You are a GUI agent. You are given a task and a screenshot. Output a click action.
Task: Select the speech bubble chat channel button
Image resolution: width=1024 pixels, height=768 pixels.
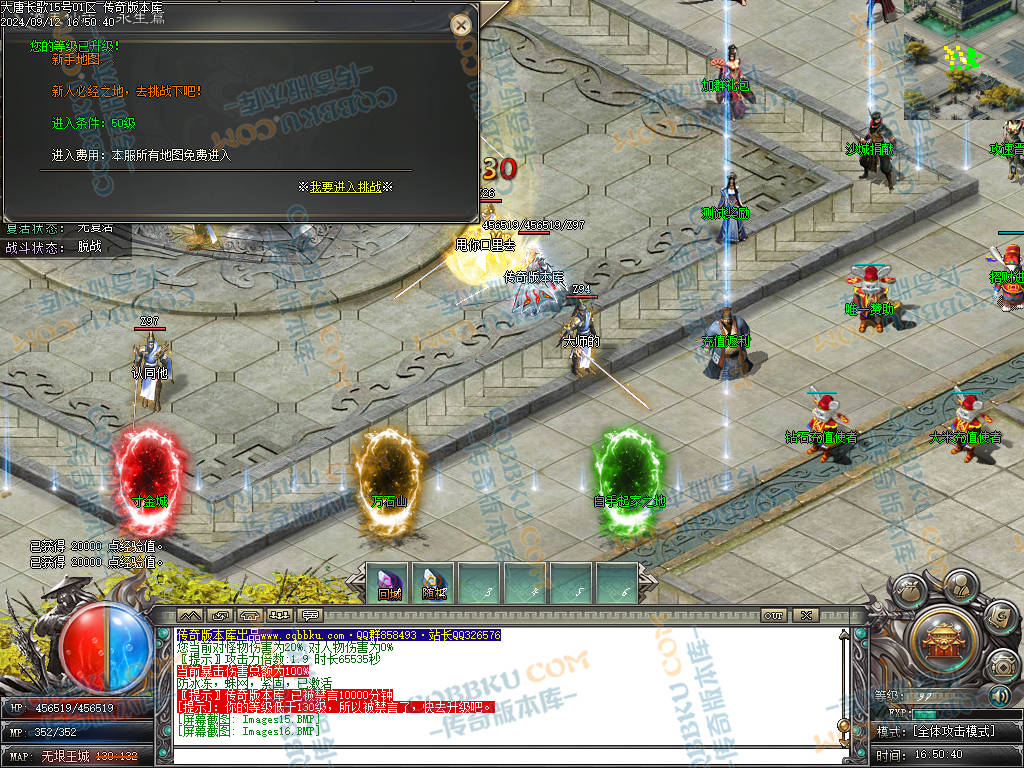[x=310, y=615]
